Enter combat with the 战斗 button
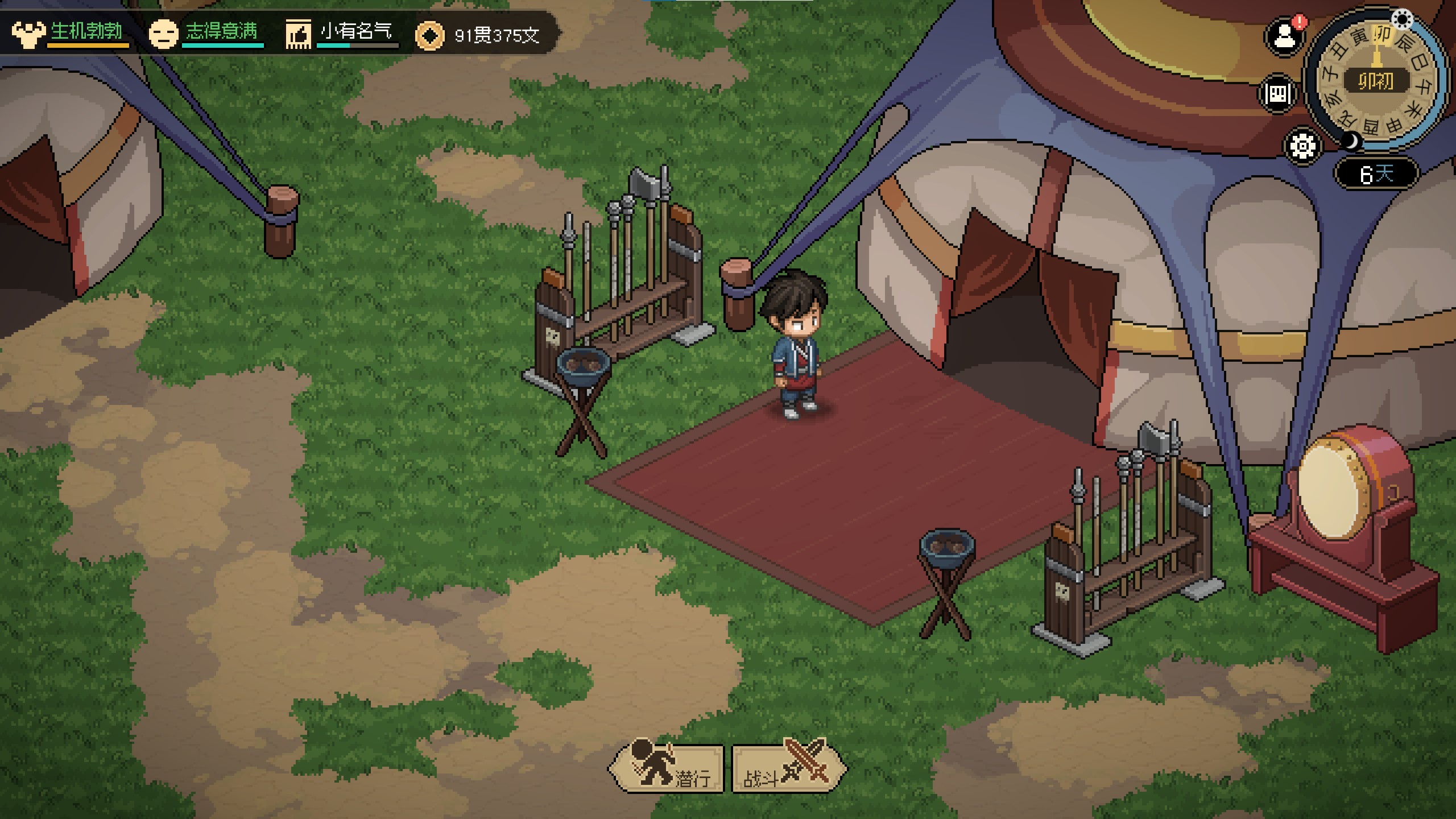Screen dimensions: 1456x819 [788, 768]
